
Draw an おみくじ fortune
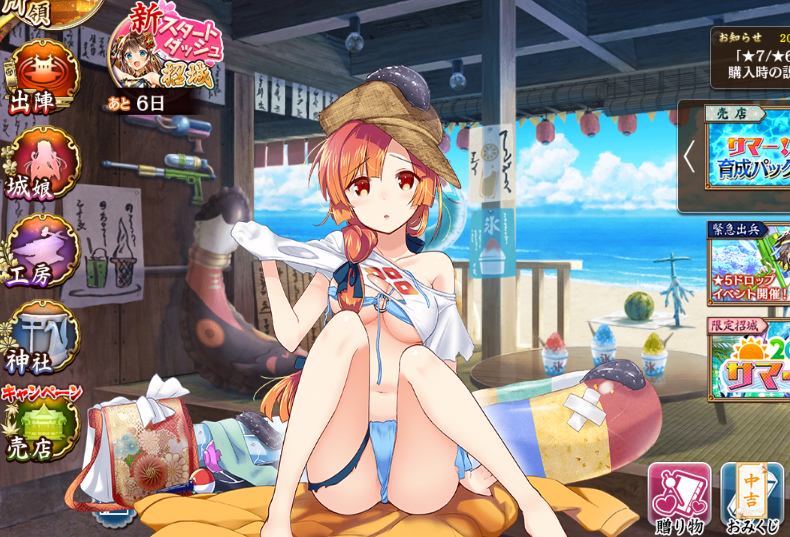click(x=752, y=497)
